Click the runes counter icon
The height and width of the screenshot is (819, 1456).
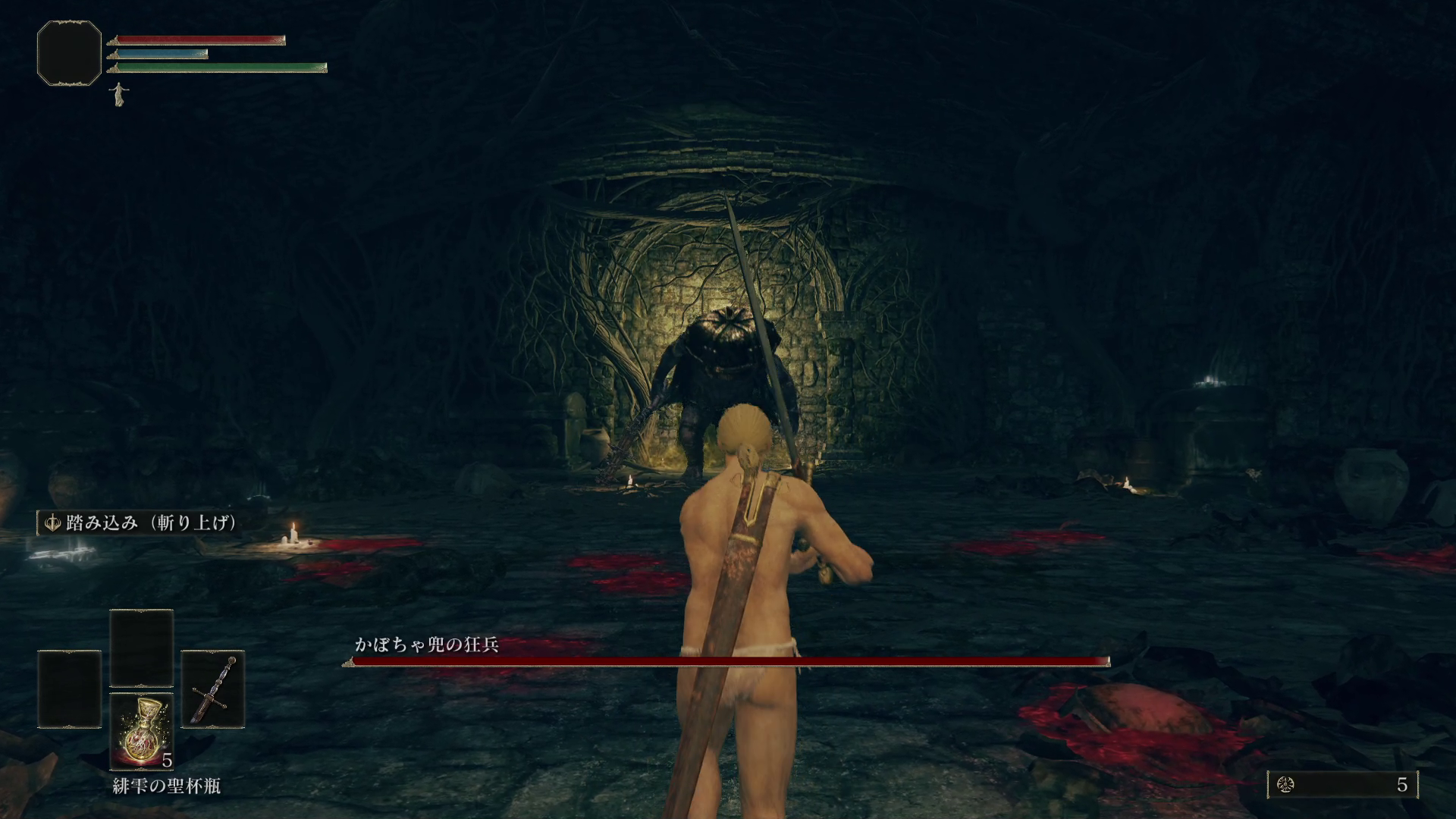[x=1285, y=785]
